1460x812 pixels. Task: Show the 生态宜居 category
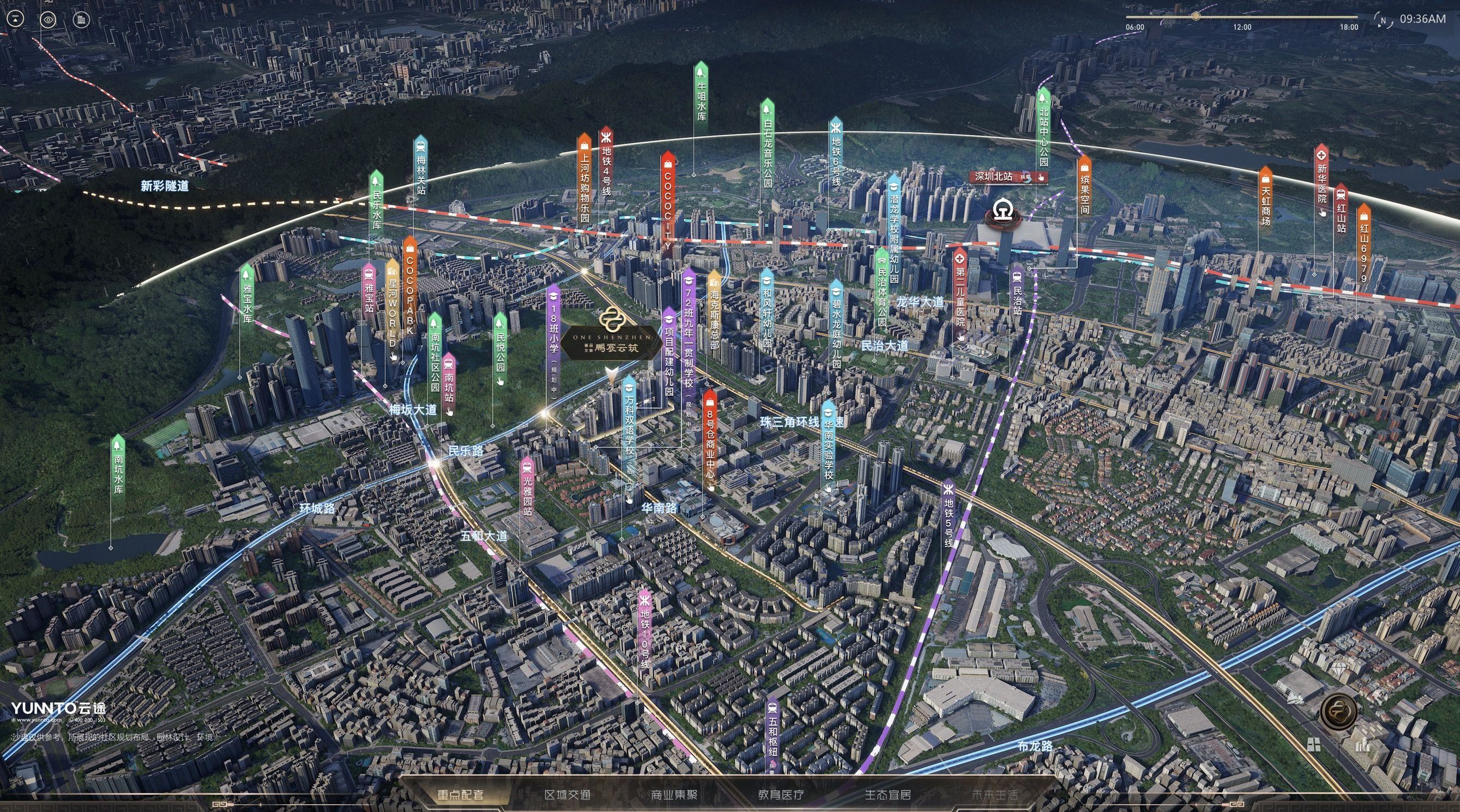(x=888, y=795)
